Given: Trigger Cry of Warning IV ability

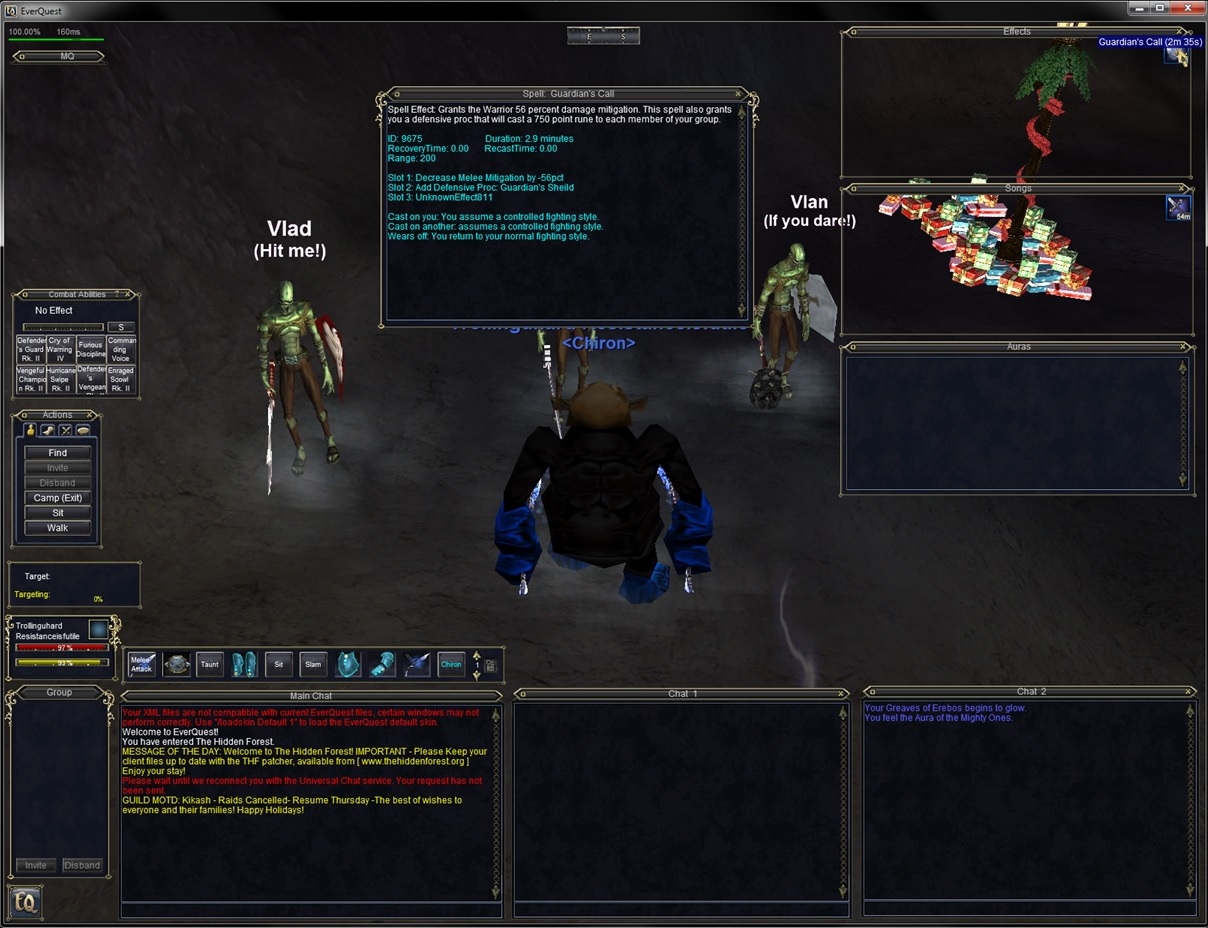Looking at the screenshot, I should pos(60,350).
